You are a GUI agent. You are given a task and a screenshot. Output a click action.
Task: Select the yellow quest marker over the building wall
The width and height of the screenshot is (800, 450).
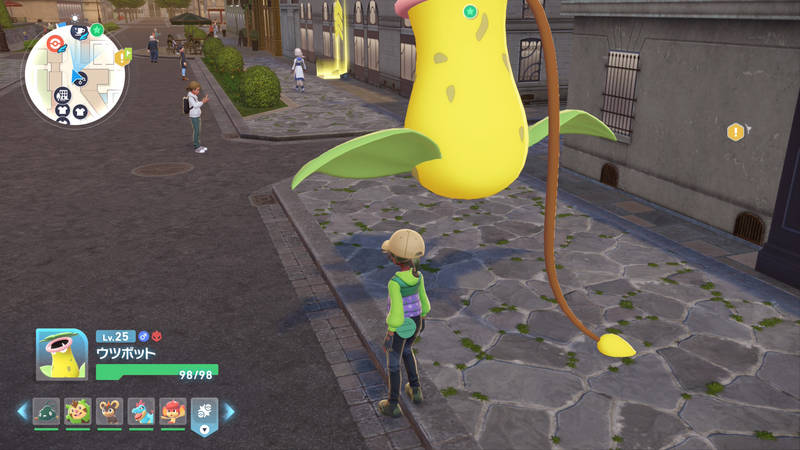pos(736,131)
